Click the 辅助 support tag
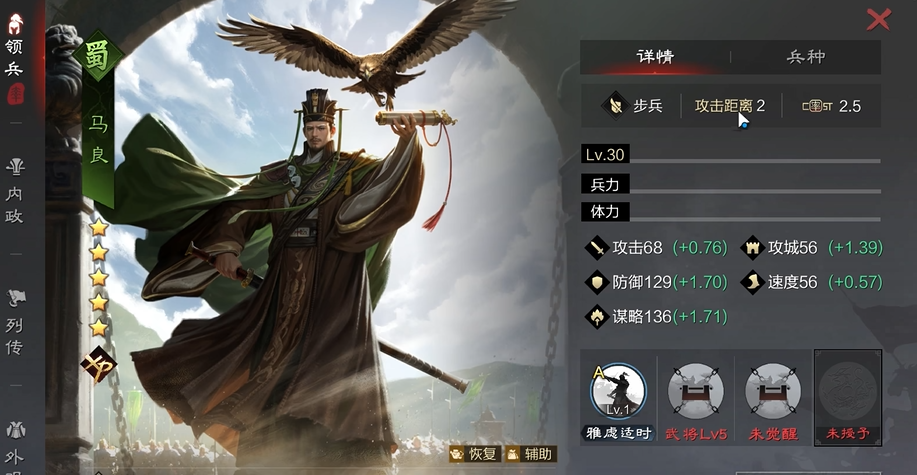The width and height of the screenshot is (917, 475). click(529, 454)
